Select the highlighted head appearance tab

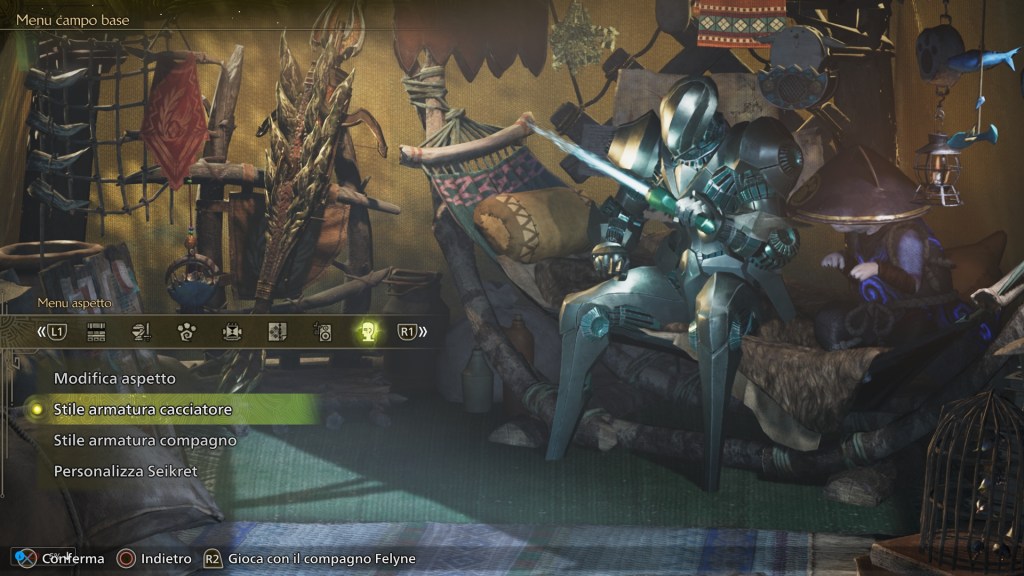point(367,332)
